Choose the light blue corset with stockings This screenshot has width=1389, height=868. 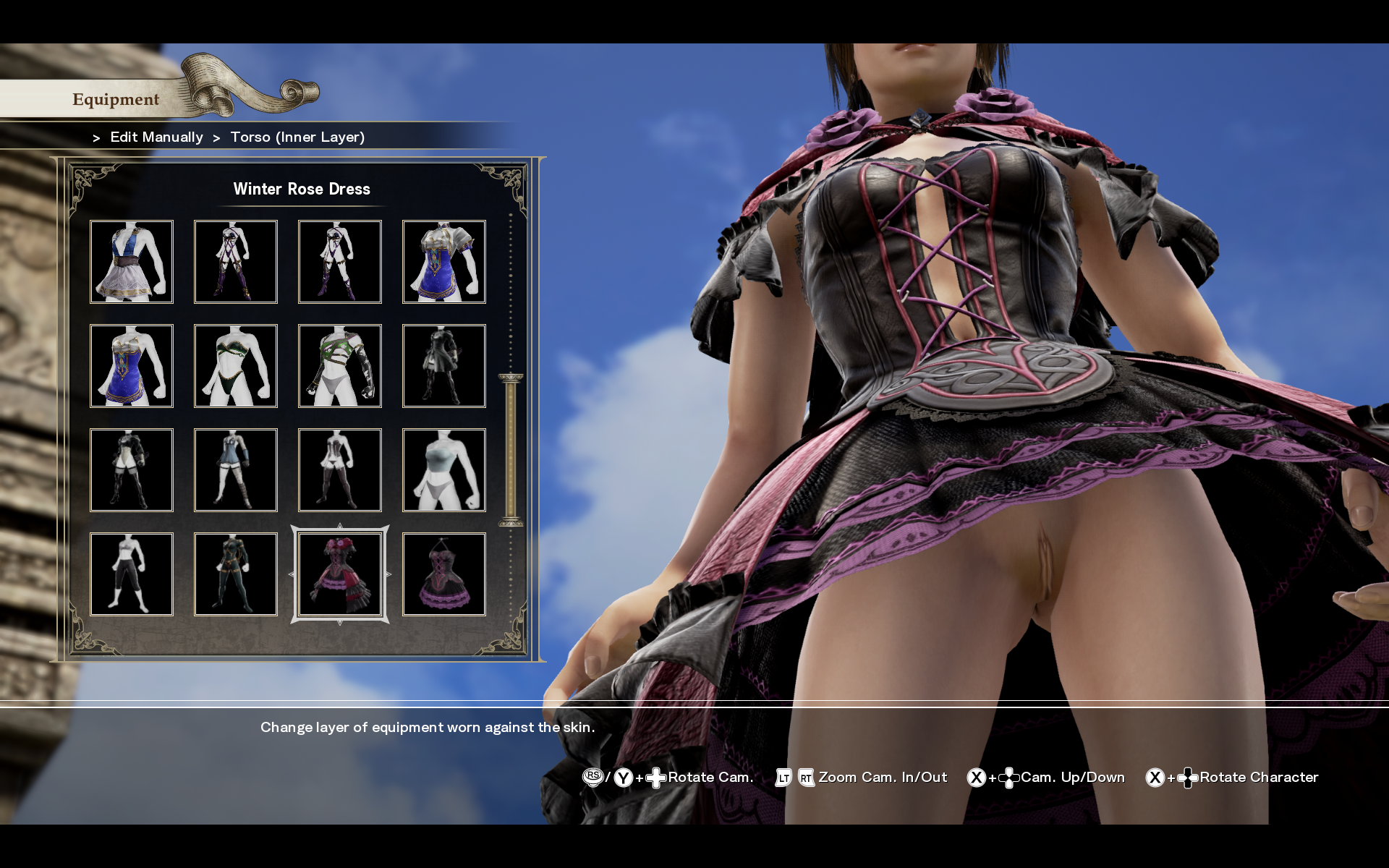point(236,470)
